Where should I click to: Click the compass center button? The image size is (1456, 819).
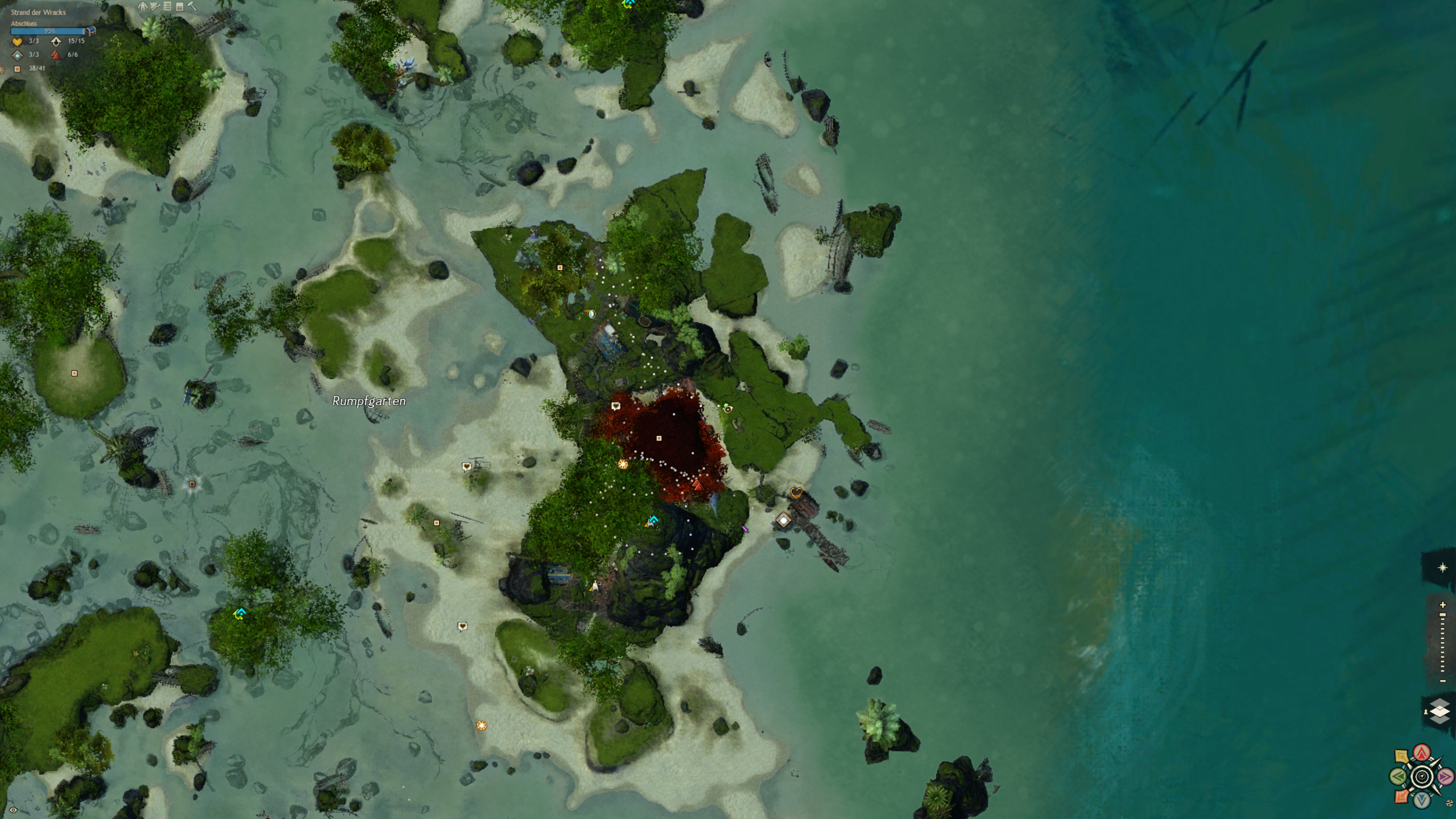click(1422, 776)
